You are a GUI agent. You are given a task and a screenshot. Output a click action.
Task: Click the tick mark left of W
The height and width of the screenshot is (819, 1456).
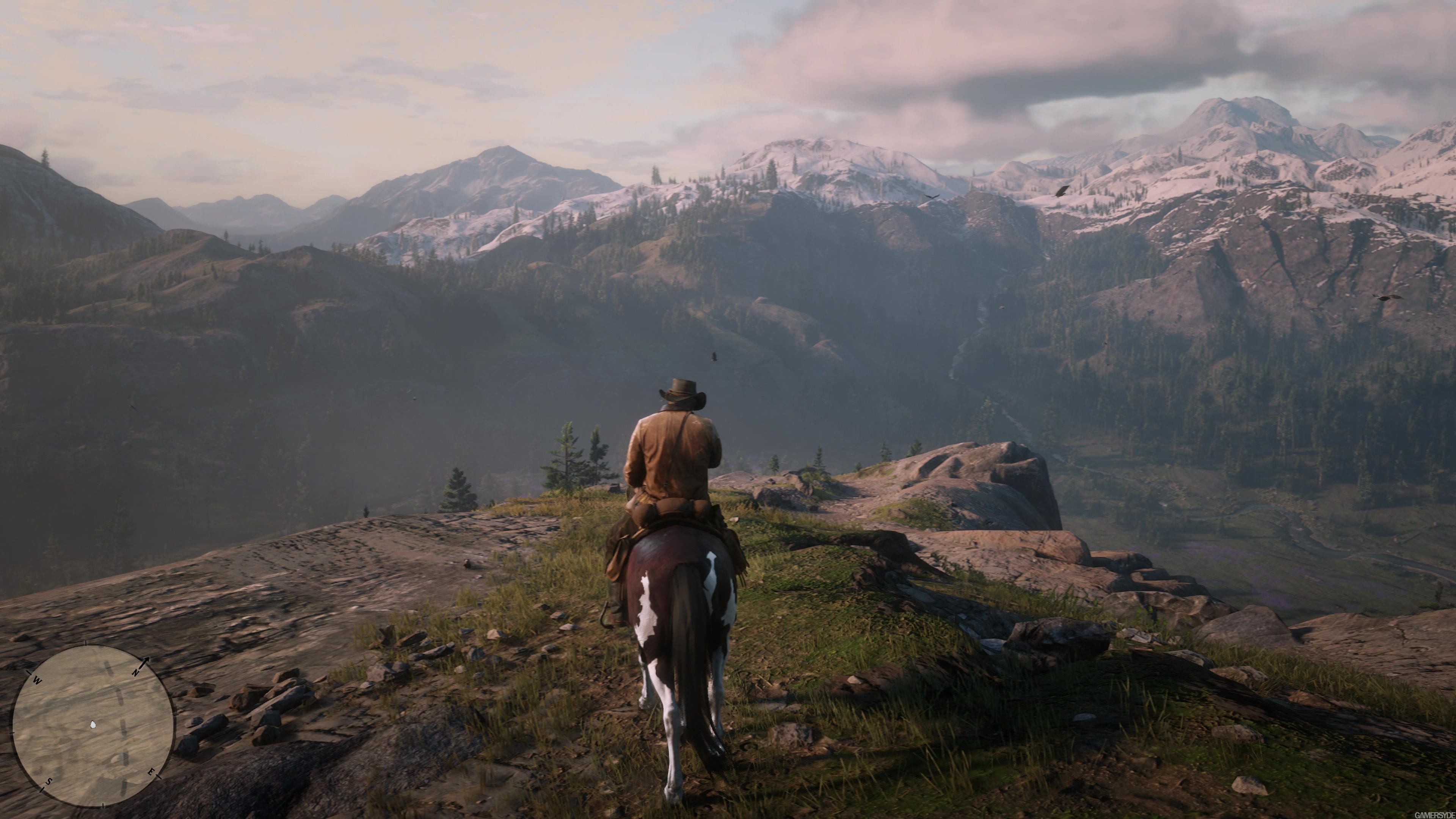[x=29, y=673]
